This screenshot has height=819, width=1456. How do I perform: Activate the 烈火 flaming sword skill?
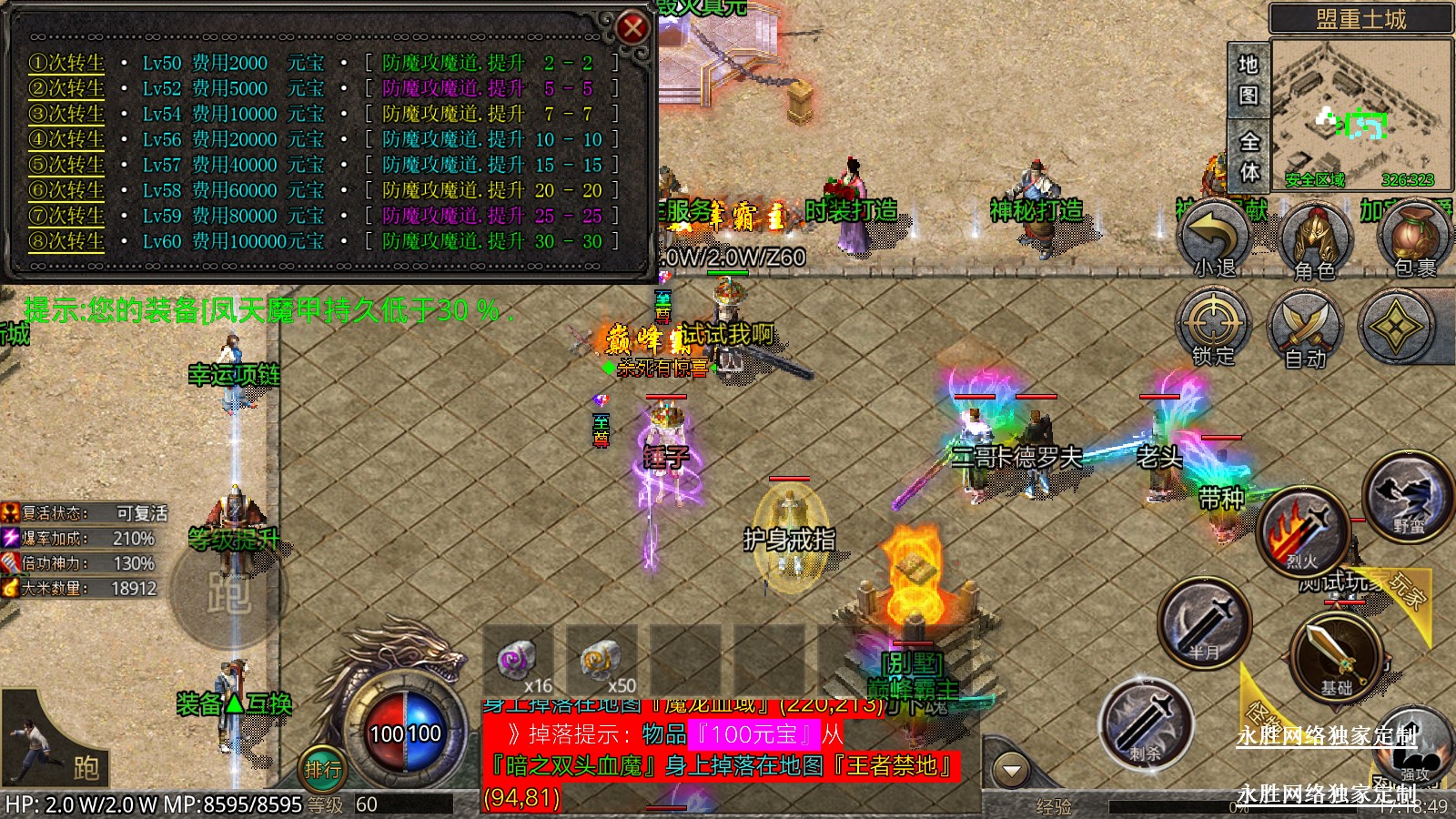(1302, 533)
